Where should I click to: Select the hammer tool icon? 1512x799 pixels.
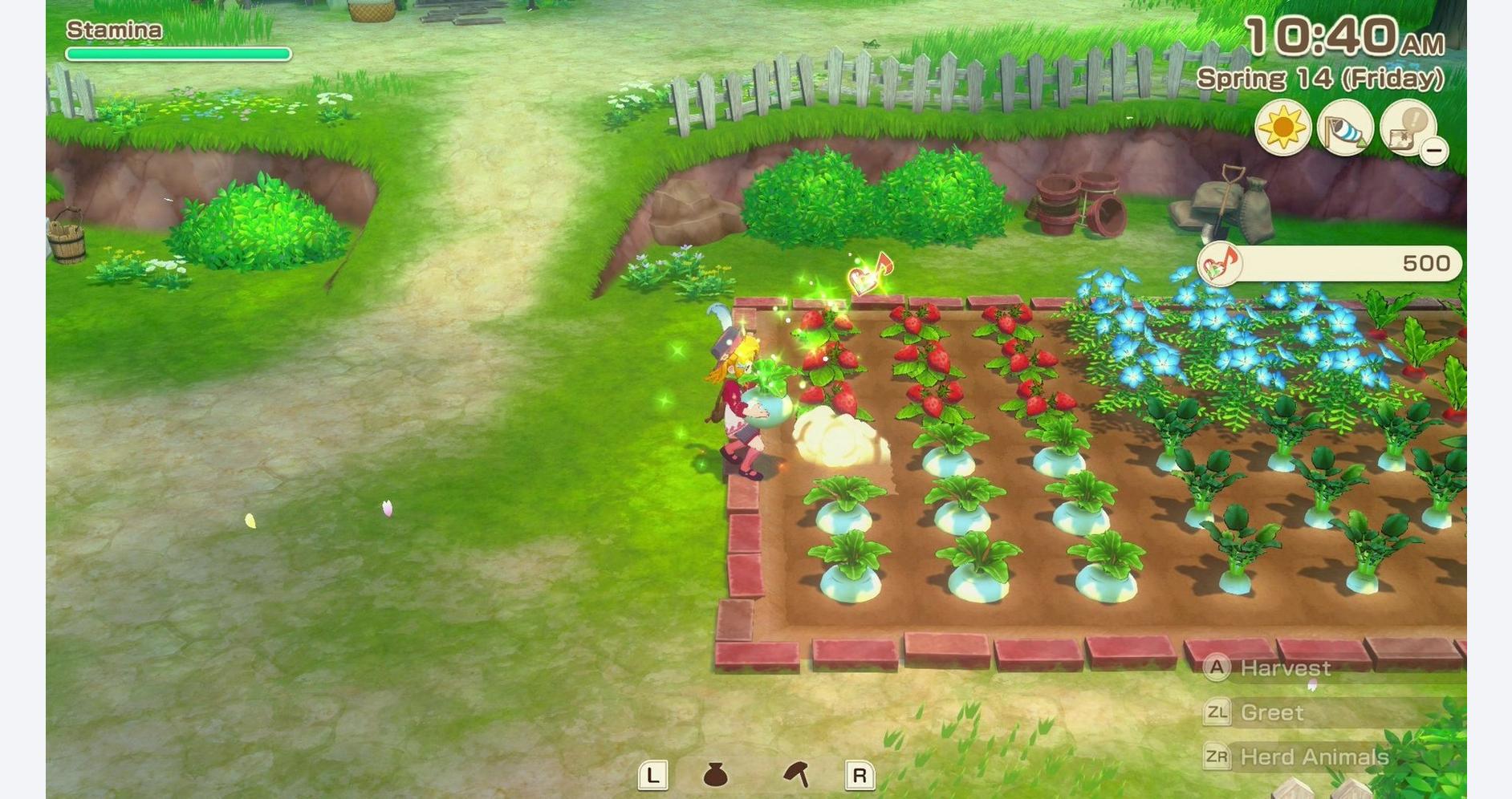point(796,774)
